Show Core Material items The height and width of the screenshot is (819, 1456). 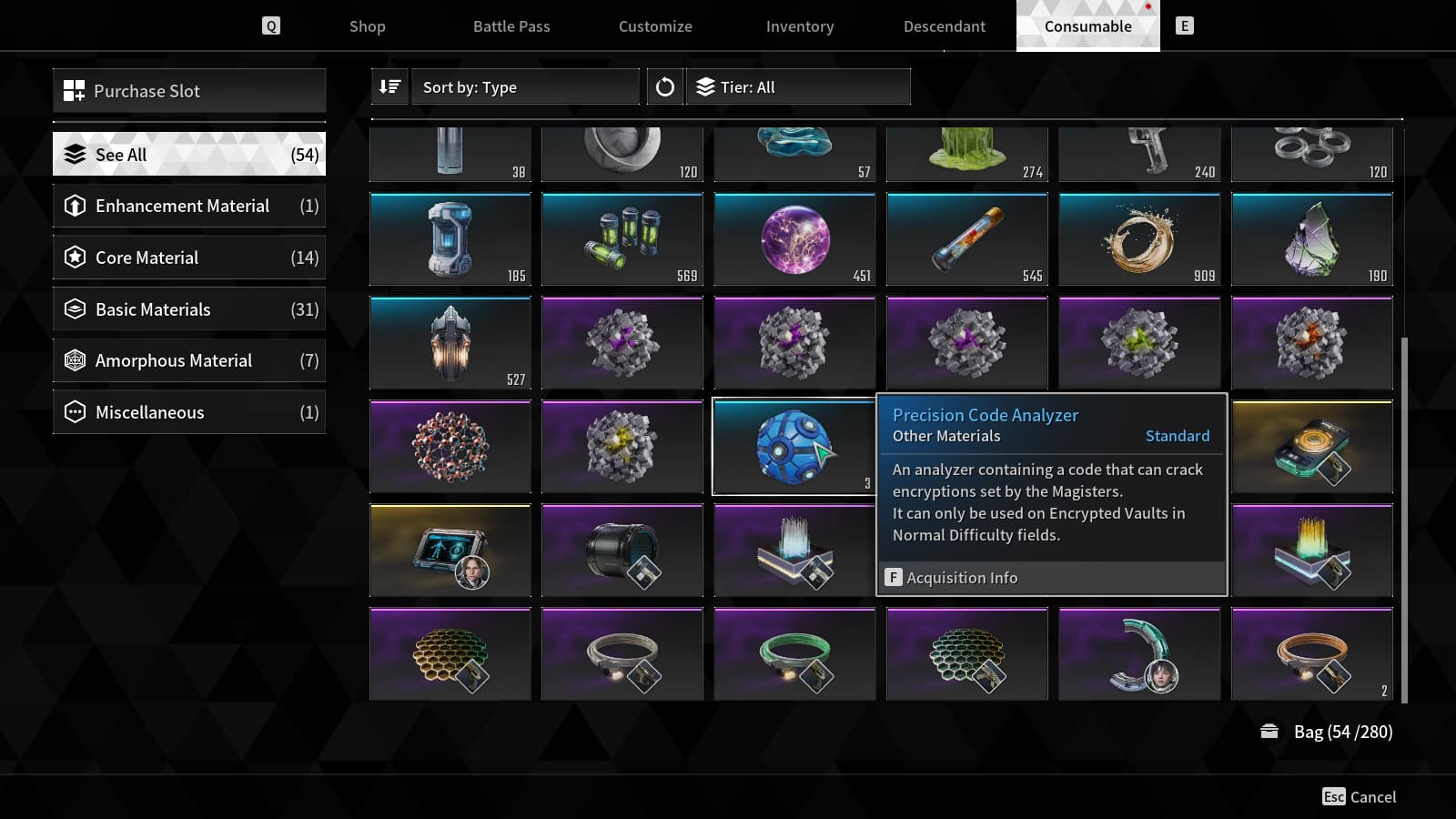point(189,258)
